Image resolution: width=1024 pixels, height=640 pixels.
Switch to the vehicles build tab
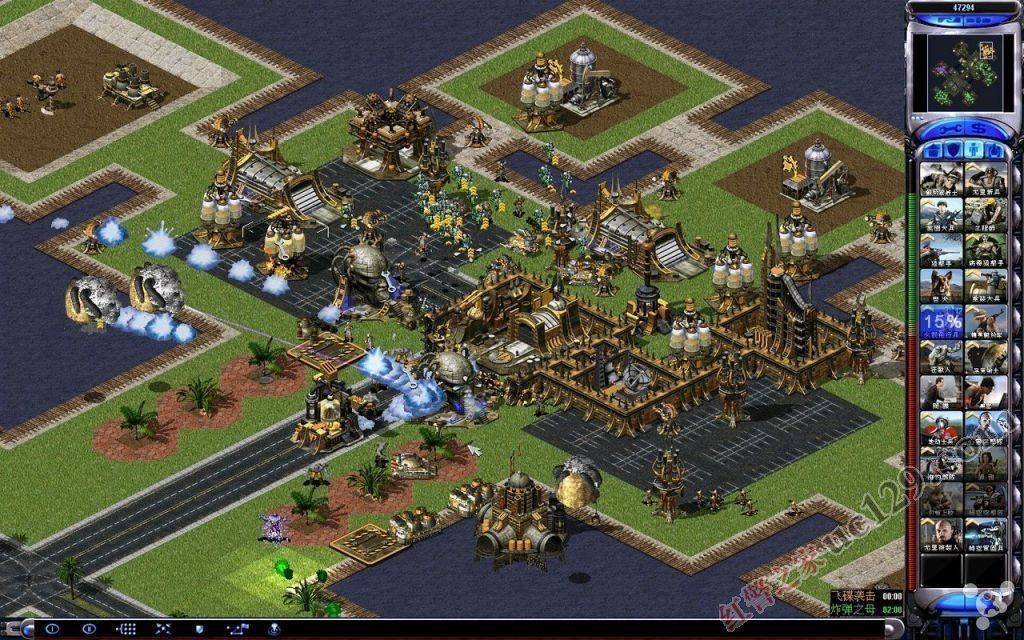pyautogui.click(x=995, y=152)
